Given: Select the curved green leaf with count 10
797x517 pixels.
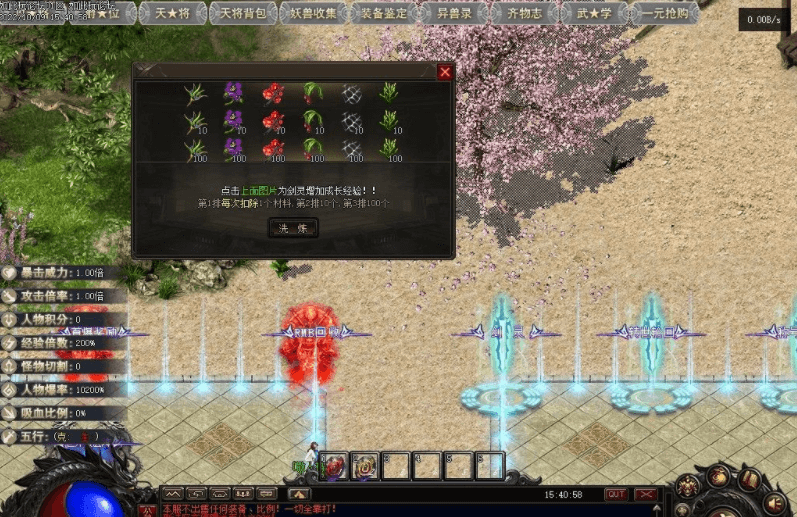Looking at the screenshot, I should tap(312, 121).
